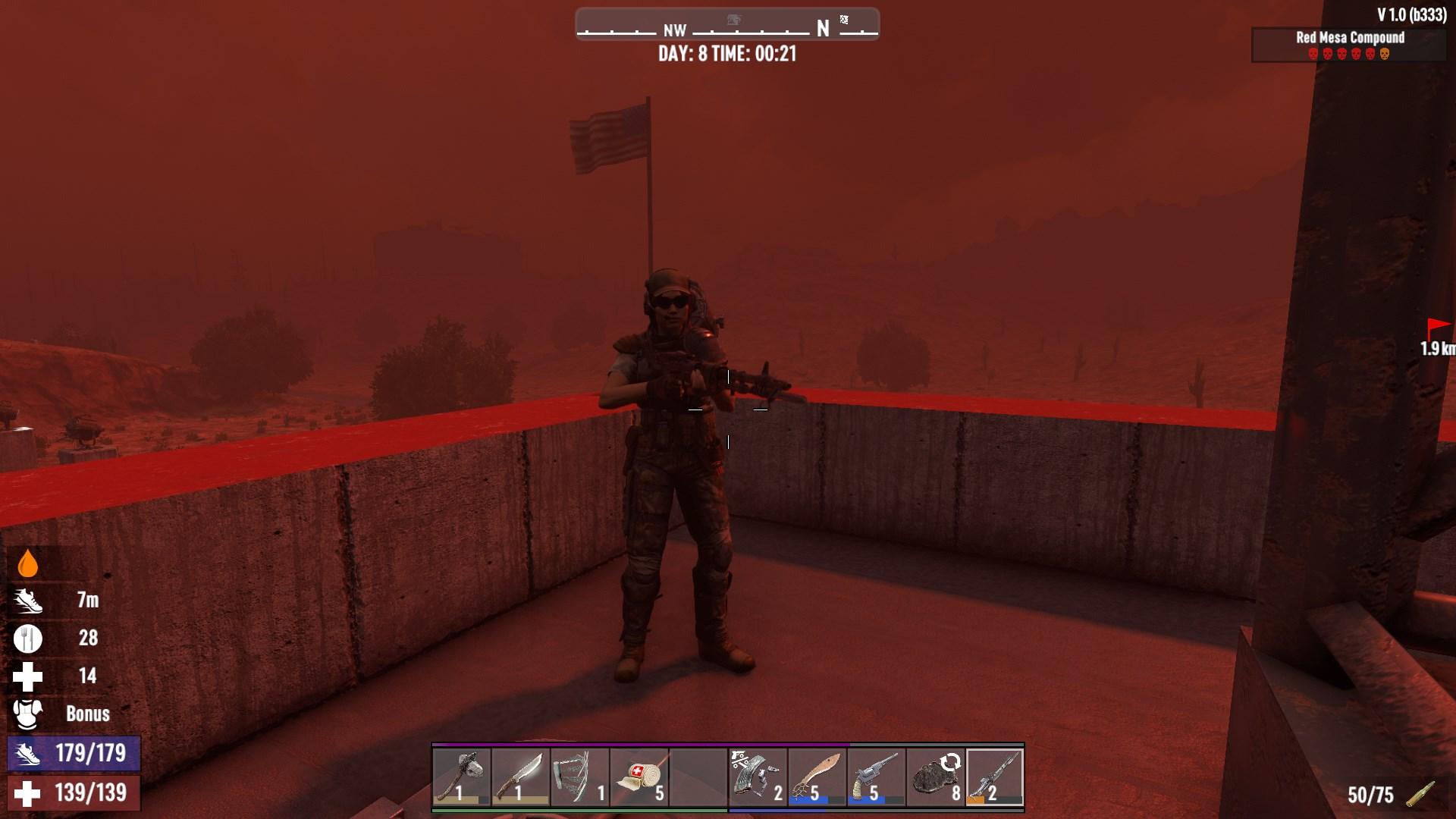Click the Red Mesa Compound location panel
The height and width of the screenshot is (819, 1456).
click(x=1349, y=44)
